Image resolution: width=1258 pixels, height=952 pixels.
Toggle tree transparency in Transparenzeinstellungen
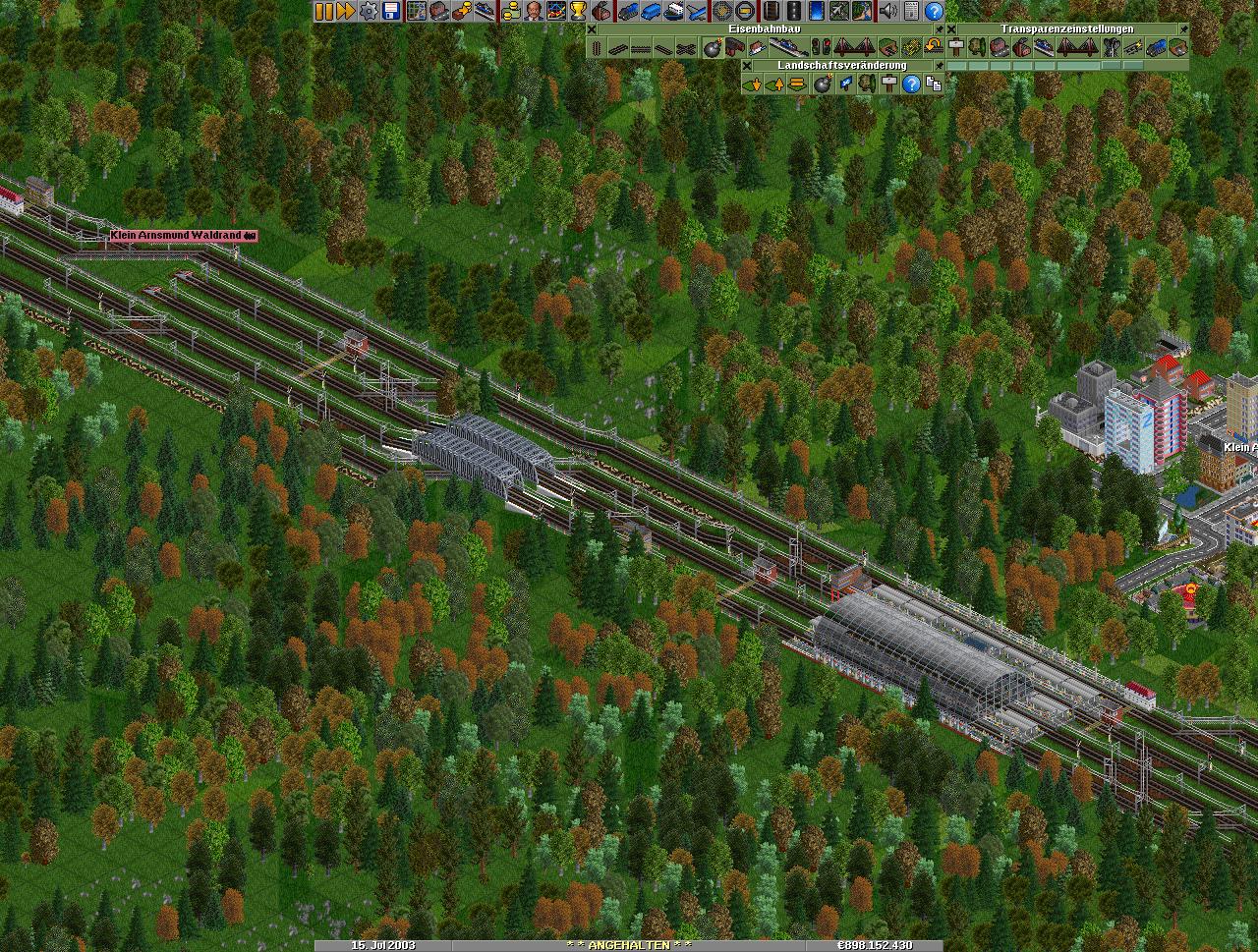977,47
